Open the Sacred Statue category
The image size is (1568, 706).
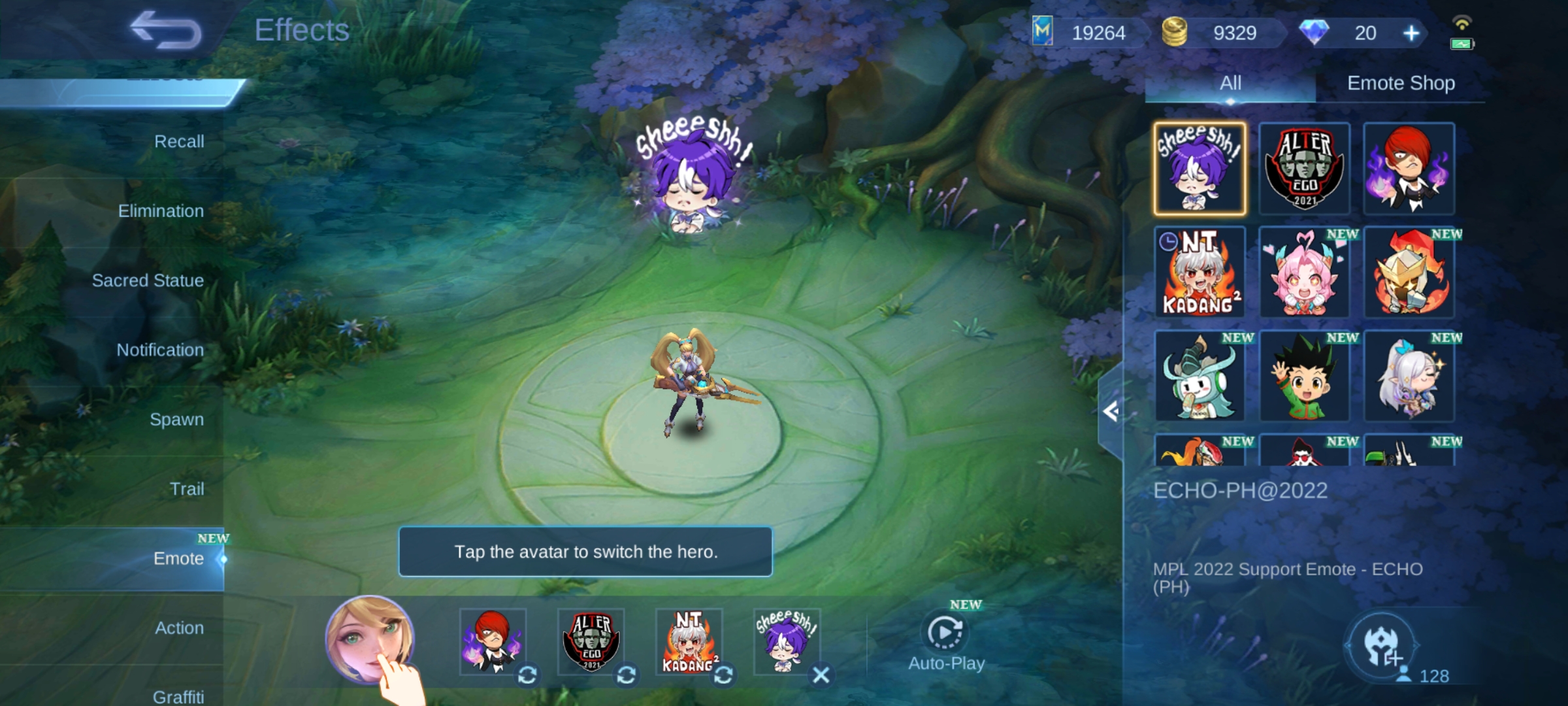coord(148,280)
